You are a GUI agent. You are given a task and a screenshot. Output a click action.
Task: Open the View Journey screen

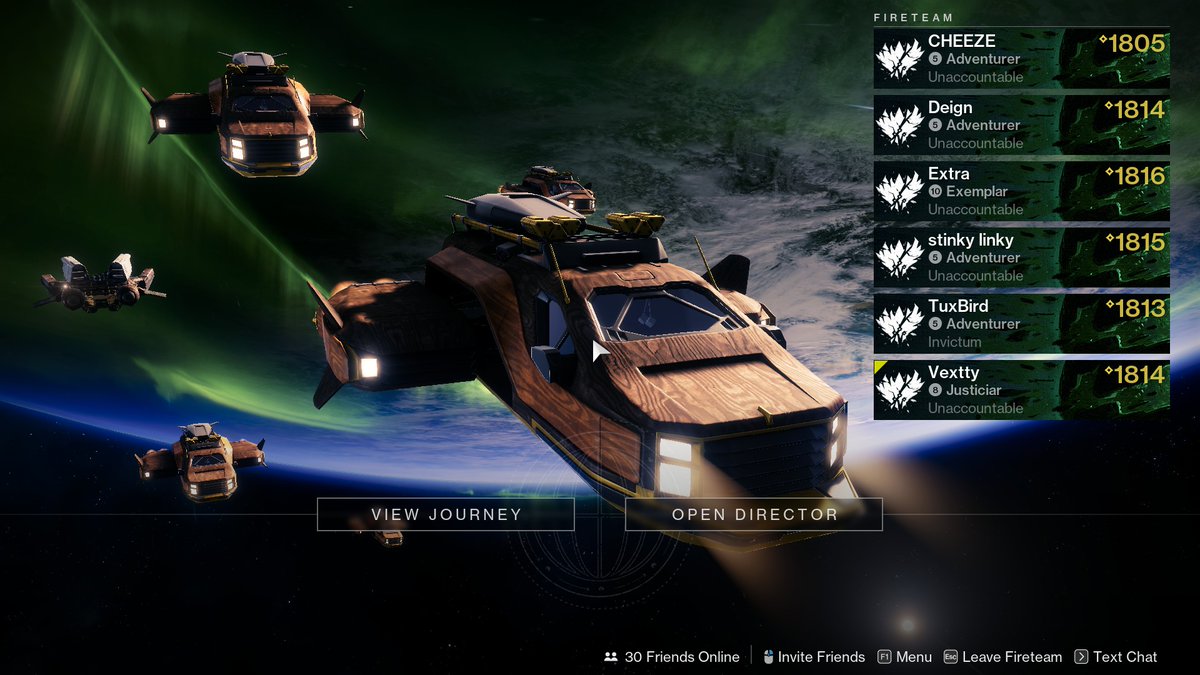coord(446,515)
